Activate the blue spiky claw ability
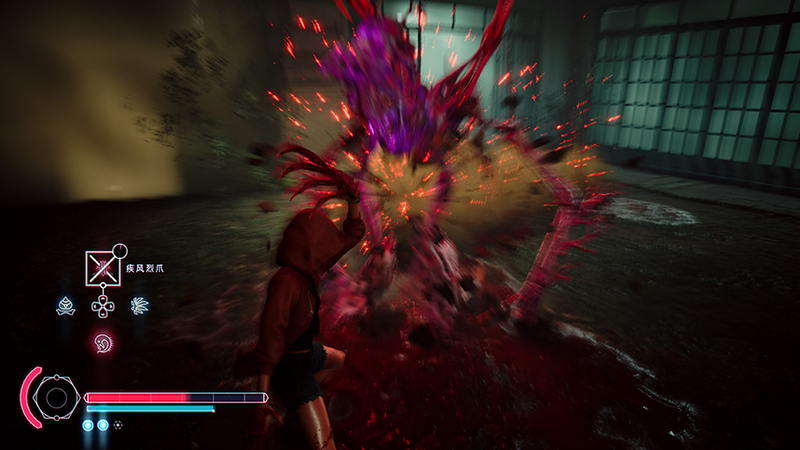The height and width of the screenshot is (450, 800). pyautogui.click(x=140, y=304)
